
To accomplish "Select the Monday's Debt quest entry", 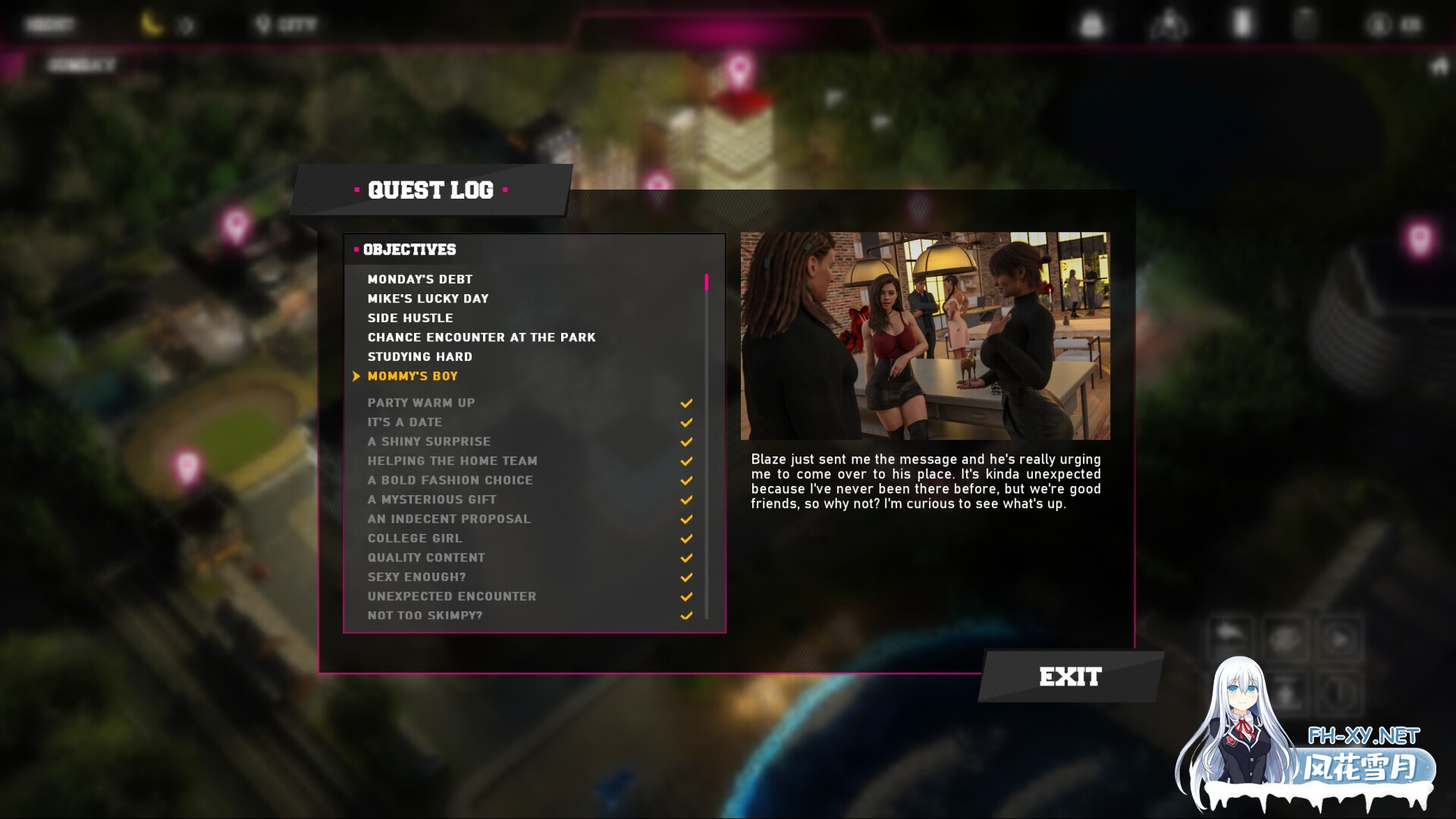I will click(x=419, y=278).
